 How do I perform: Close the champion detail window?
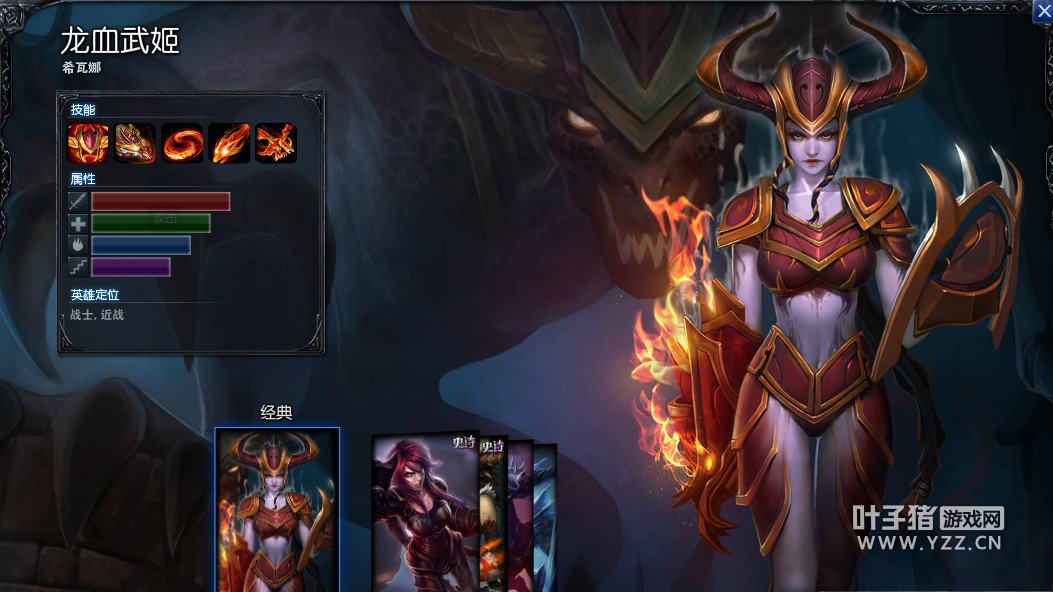[1041, 9]
